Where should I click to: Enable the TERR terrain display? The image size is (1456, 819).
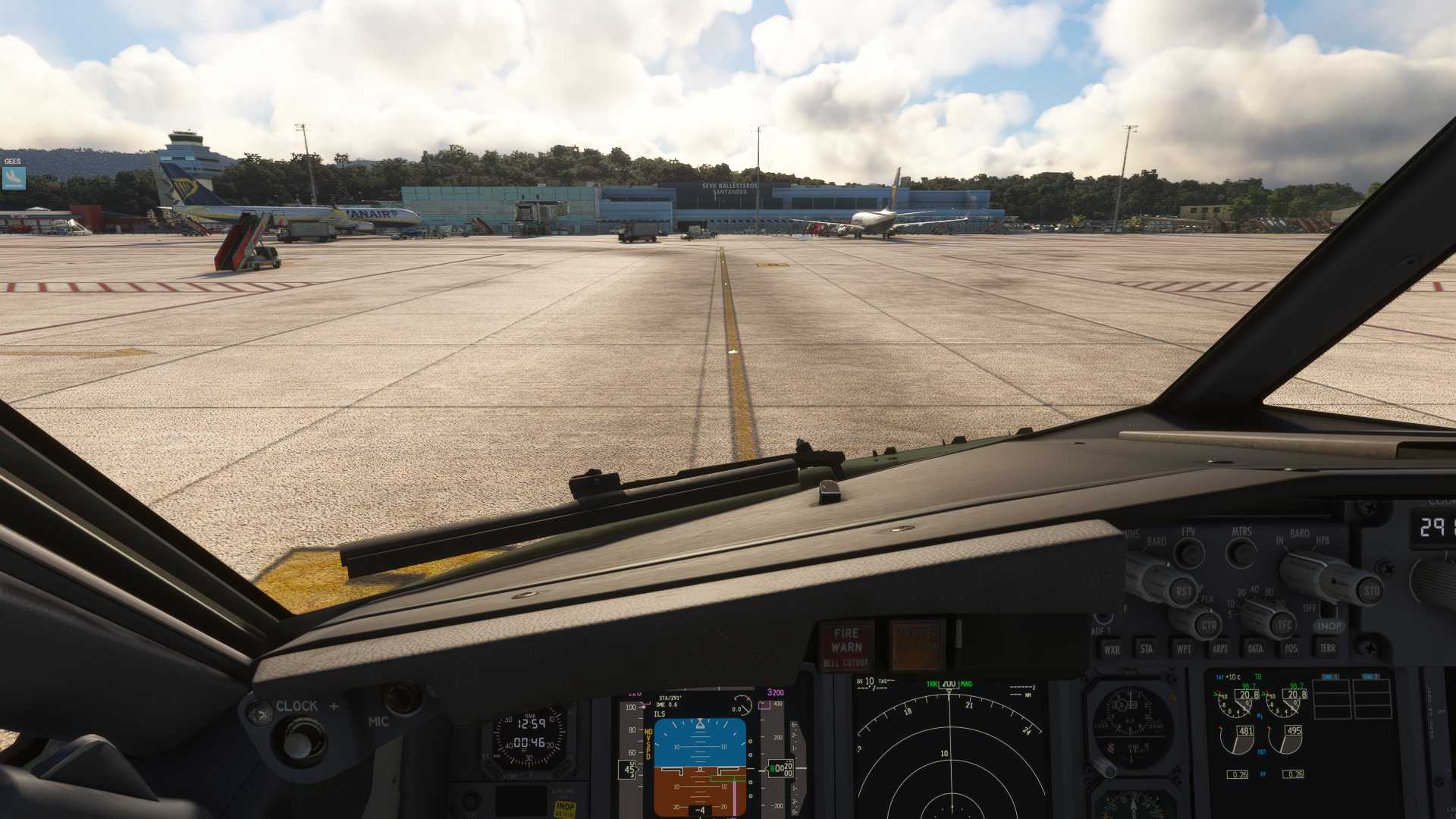pyautogui.click(x=1329, y=648)
